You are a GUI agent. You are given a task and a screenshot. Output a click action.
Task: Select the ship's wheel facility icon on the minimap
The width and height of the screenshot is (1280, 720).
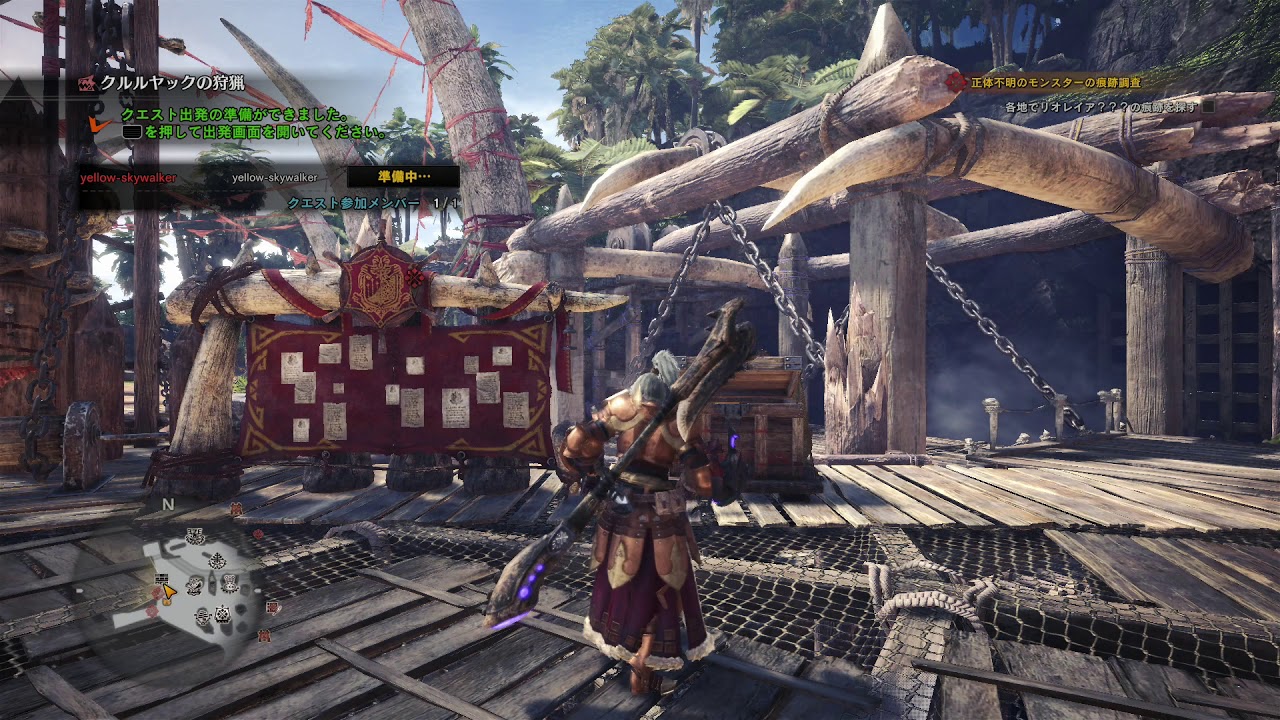220,615
